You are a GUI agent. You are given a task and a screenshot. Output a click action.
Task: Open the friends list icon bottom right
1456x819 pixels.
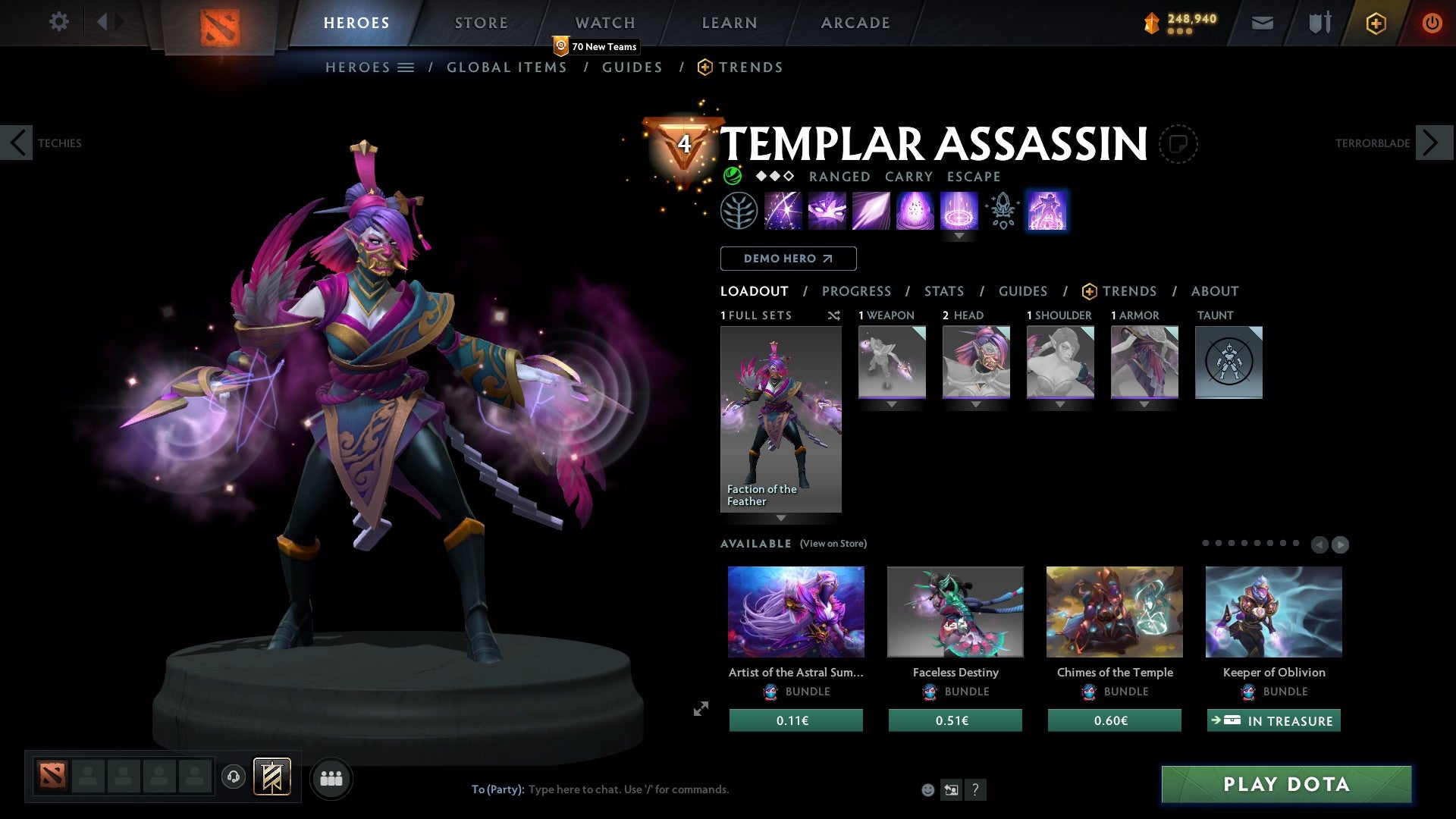point(331,778)
